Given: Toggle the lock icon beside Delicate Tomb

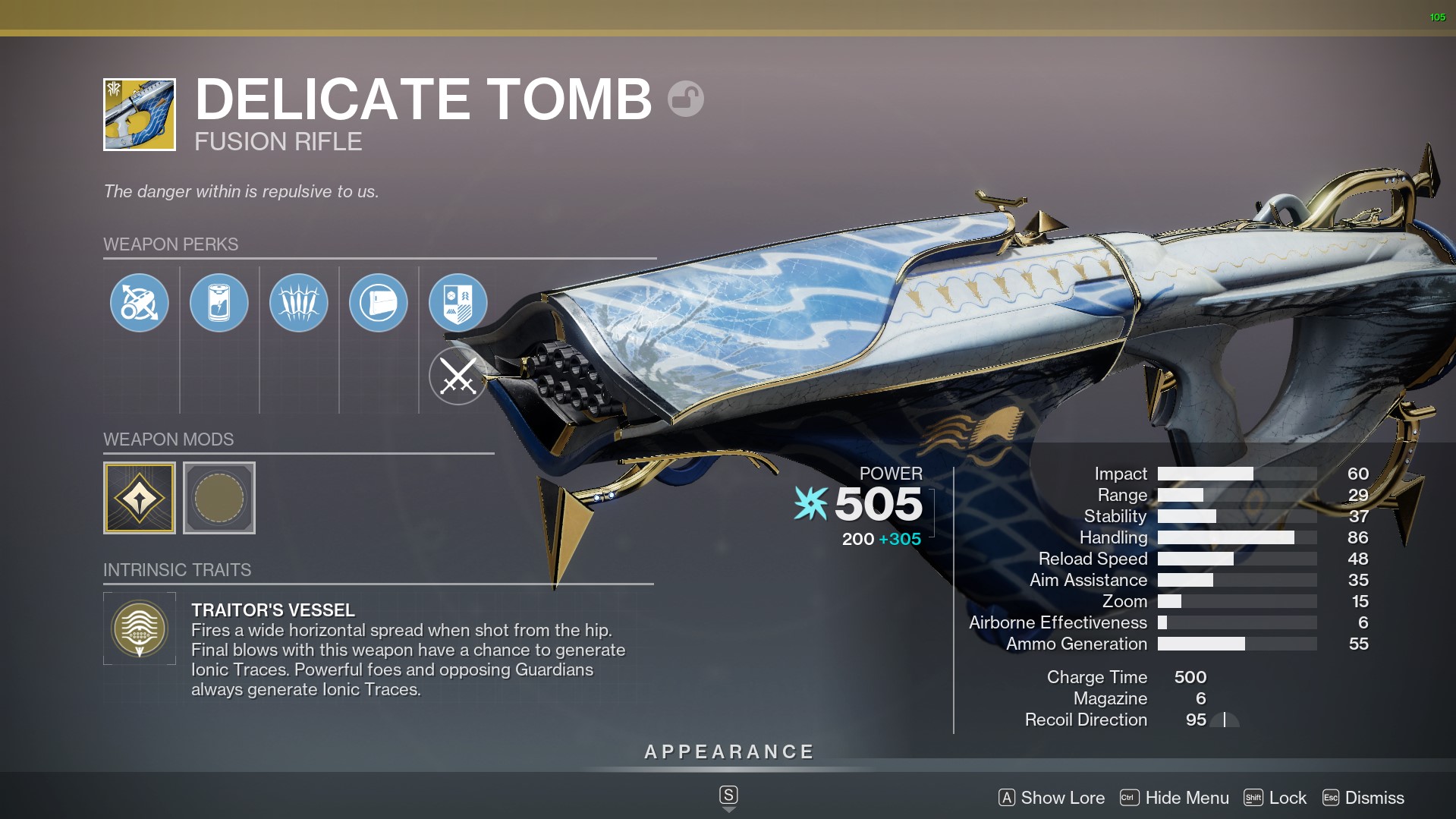Looking at the screenshot, I should point(686,99).
